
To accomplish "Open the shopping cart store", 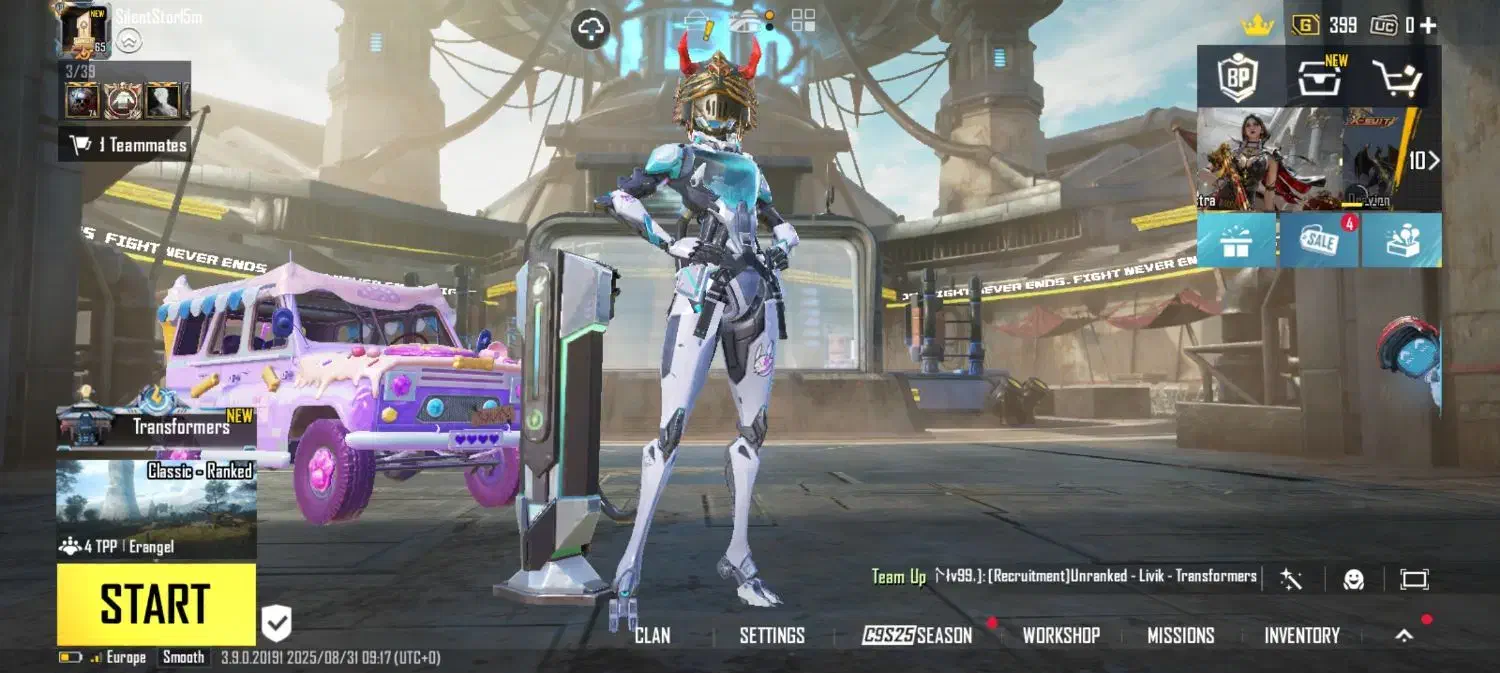I will coord(1396,78).
